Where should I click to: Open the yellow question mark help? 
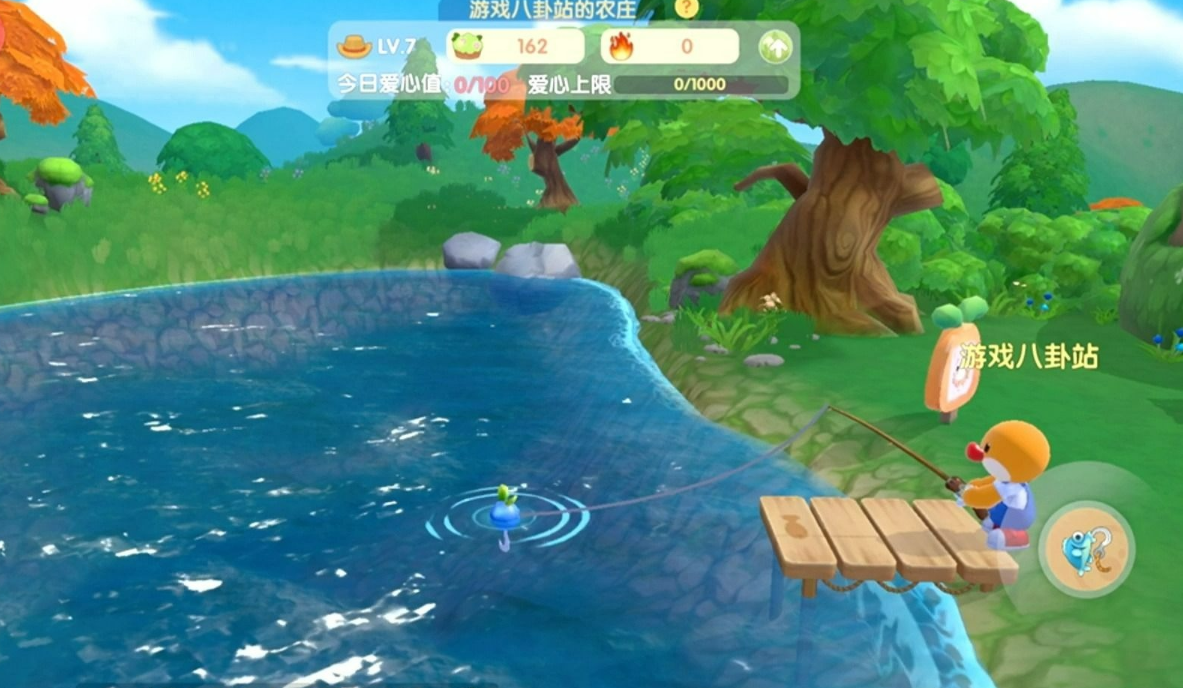click(686, 9)
